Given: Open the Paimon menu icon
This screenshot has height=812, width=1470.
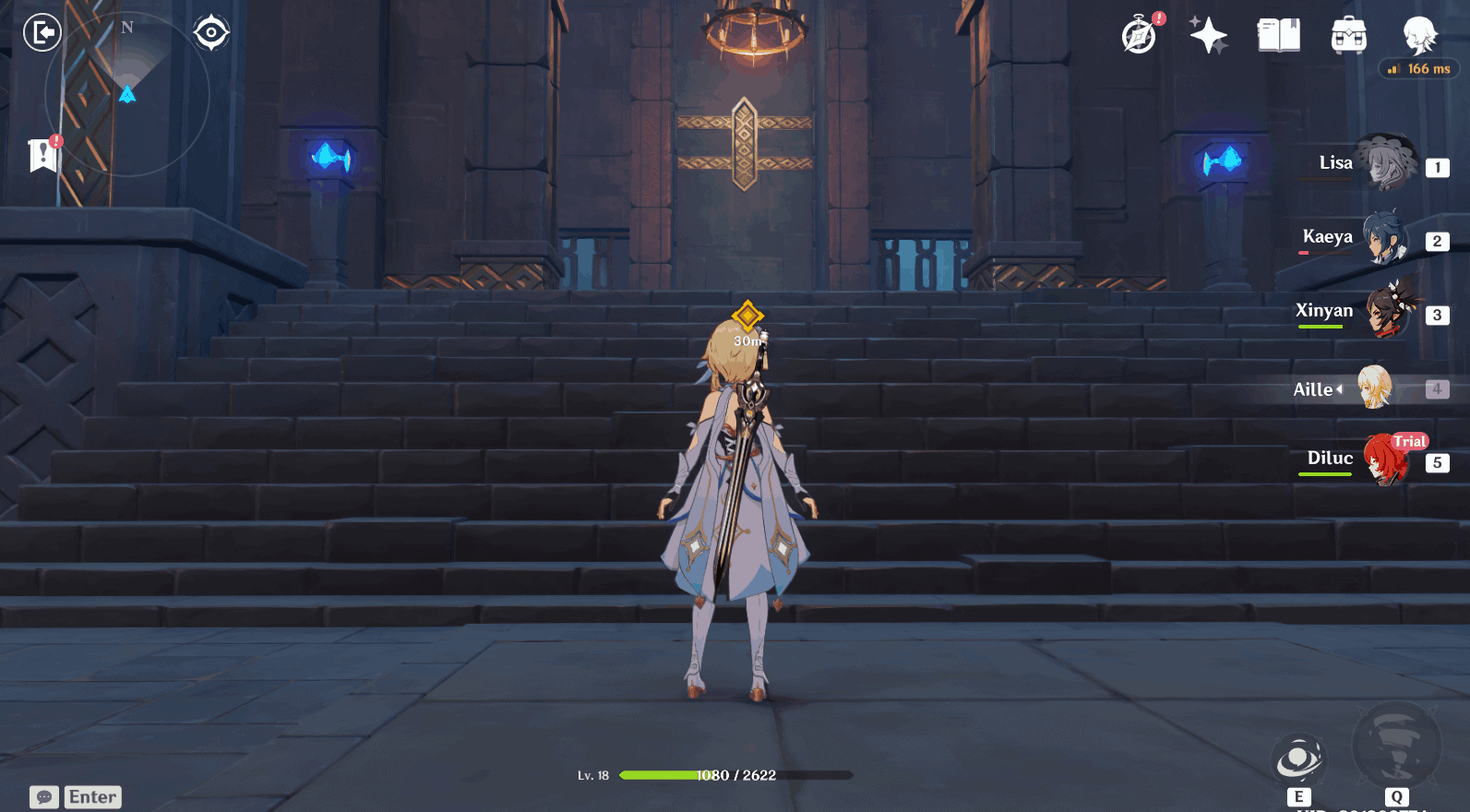Looking at the screenshot, I should pyautogui.click(x=1419, y=35).
